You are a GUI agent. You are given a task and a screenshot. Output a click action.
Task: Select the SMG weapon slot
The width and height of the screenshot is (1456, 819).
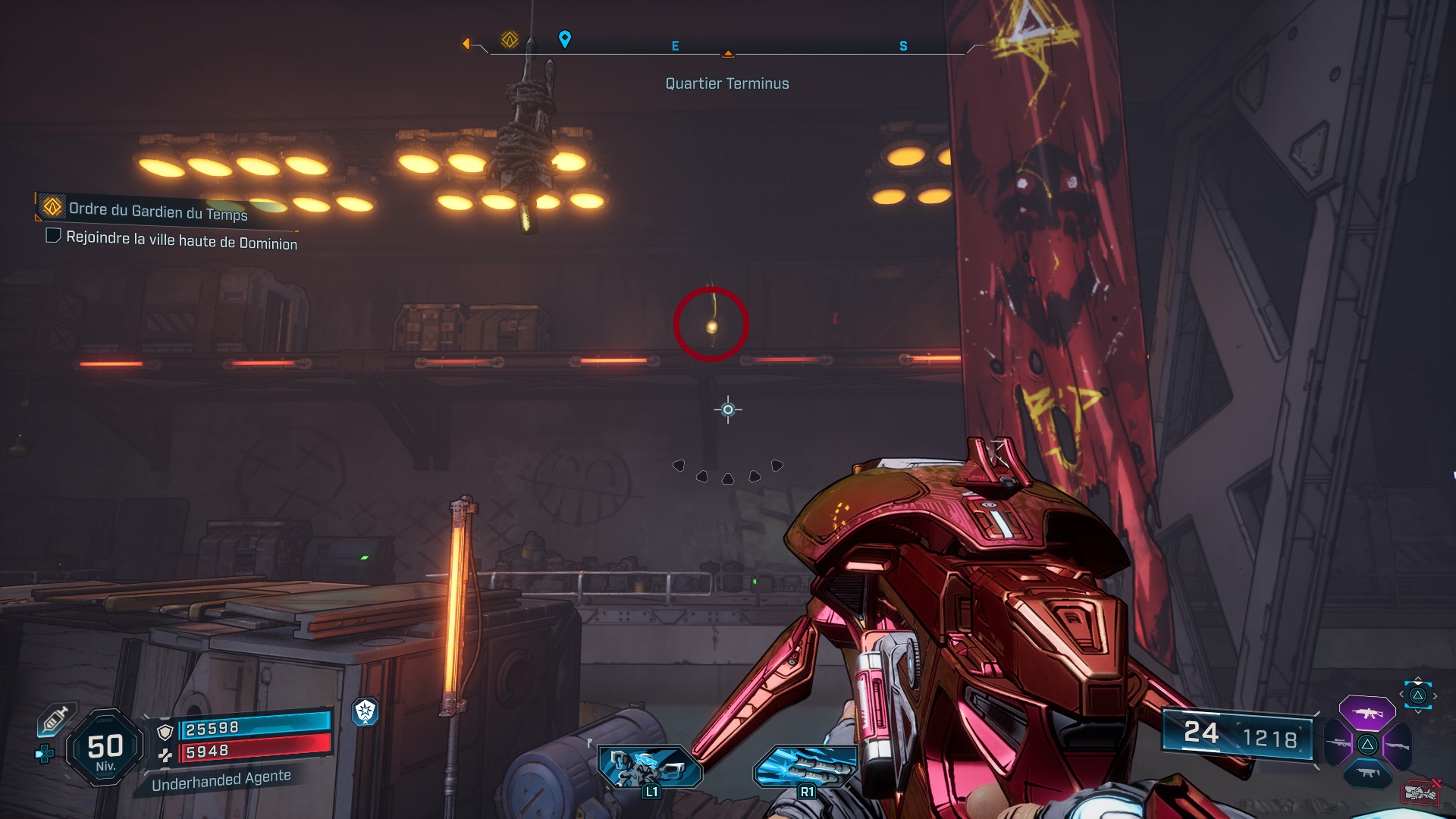(1368, 773)
